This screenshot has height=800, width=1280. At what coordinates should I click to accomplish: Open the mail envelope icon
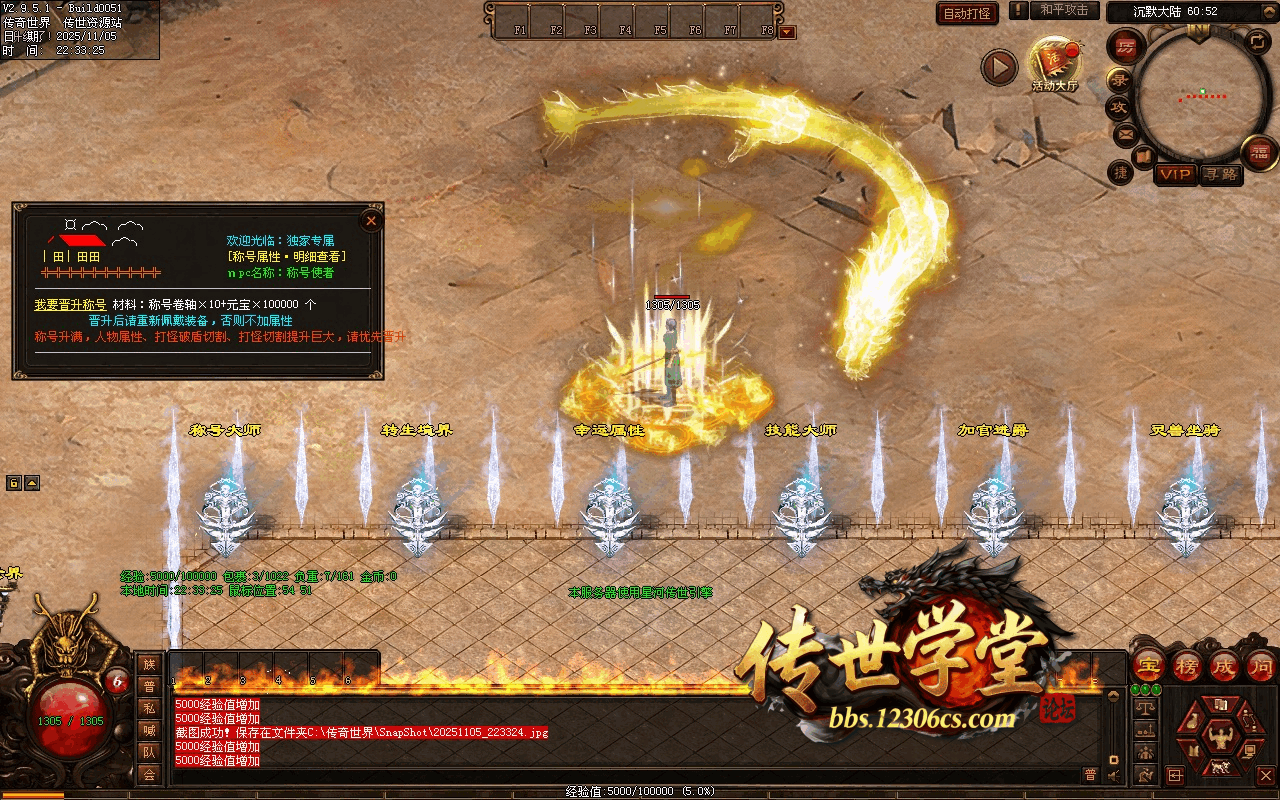(1126, 134)
